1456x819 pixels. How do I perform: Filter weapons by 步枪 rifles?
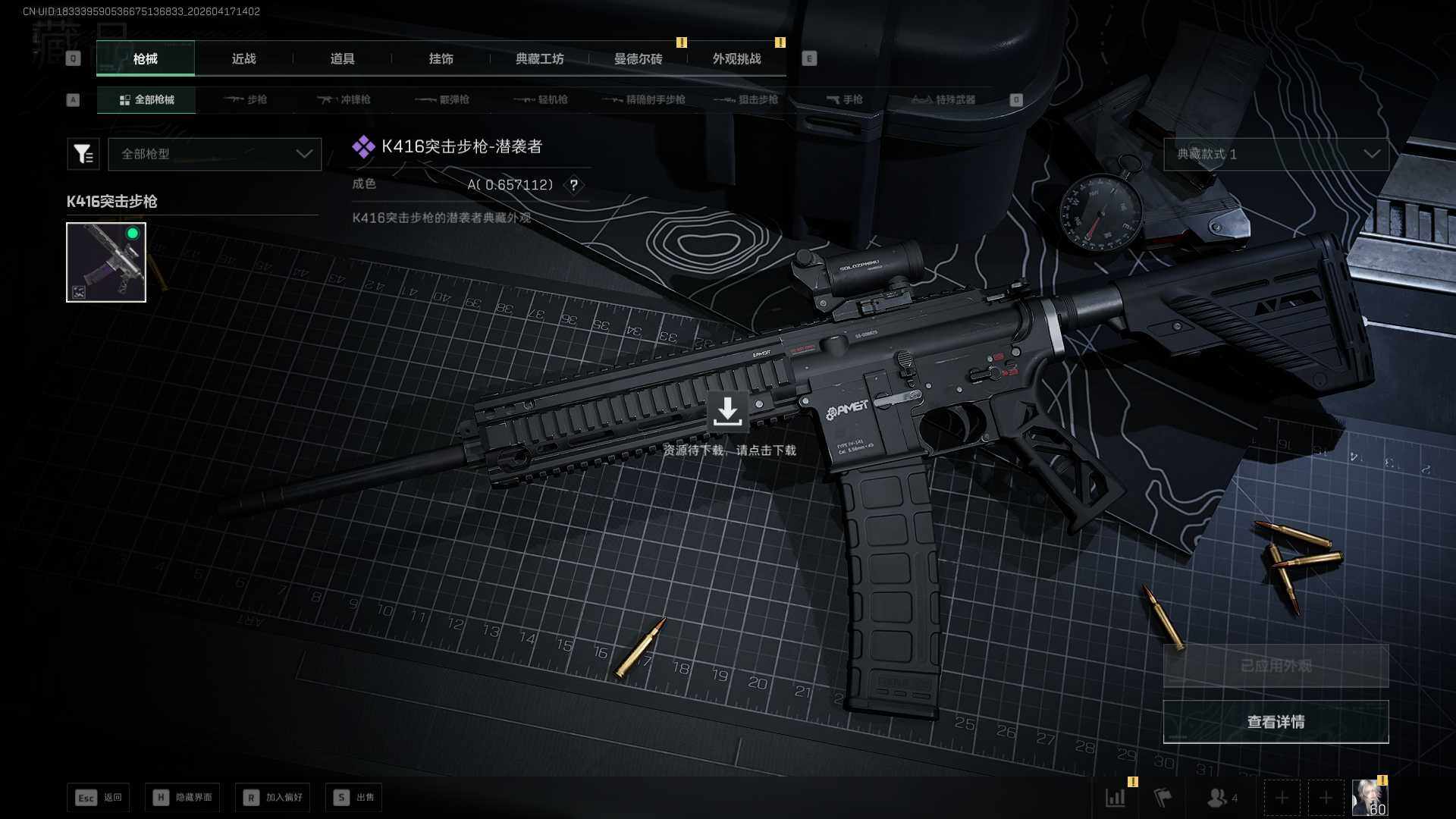(x=246, y=99)
